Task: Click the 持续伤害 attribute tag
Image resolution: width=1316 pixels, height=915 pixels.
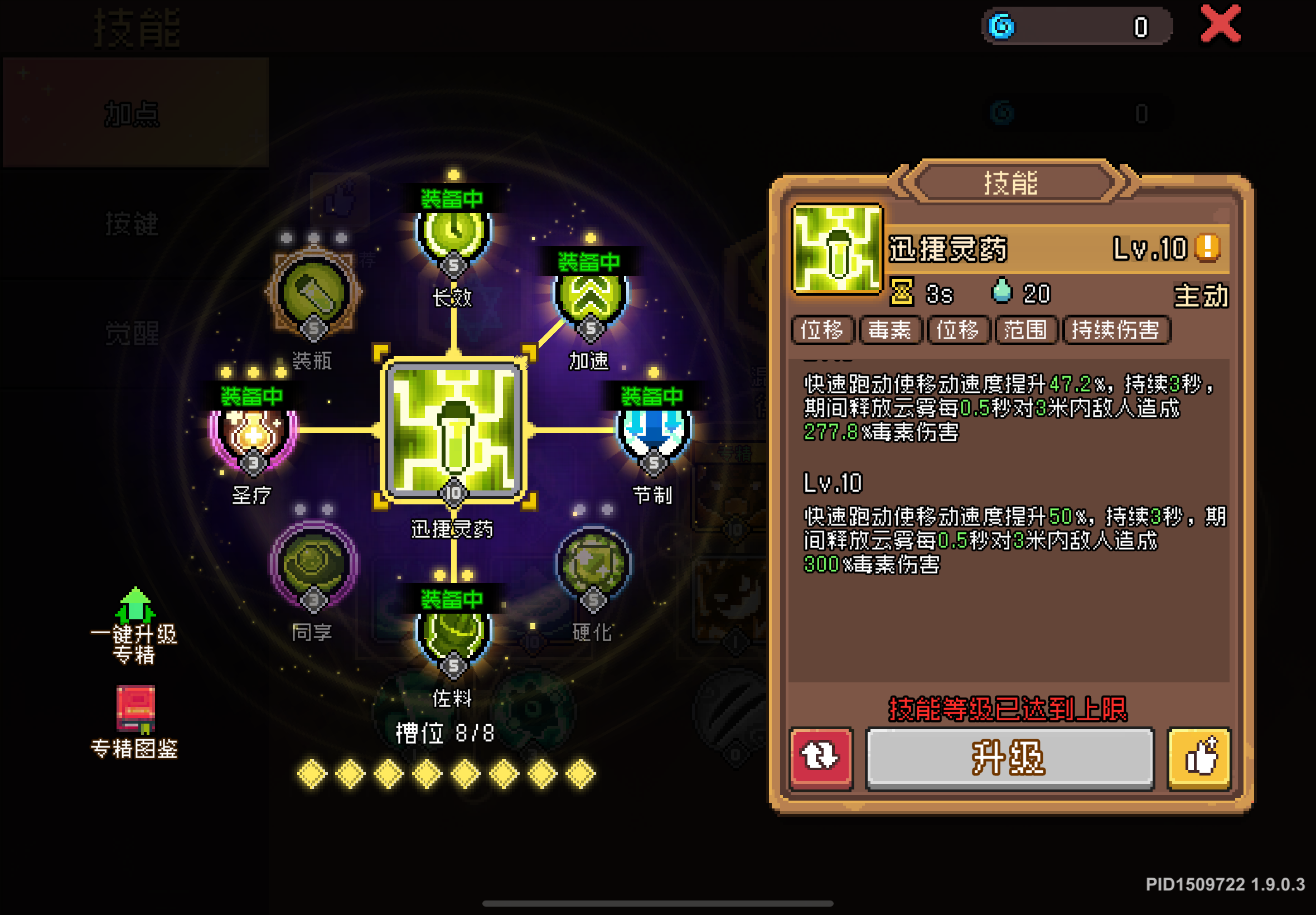Action: [1116, 331]
